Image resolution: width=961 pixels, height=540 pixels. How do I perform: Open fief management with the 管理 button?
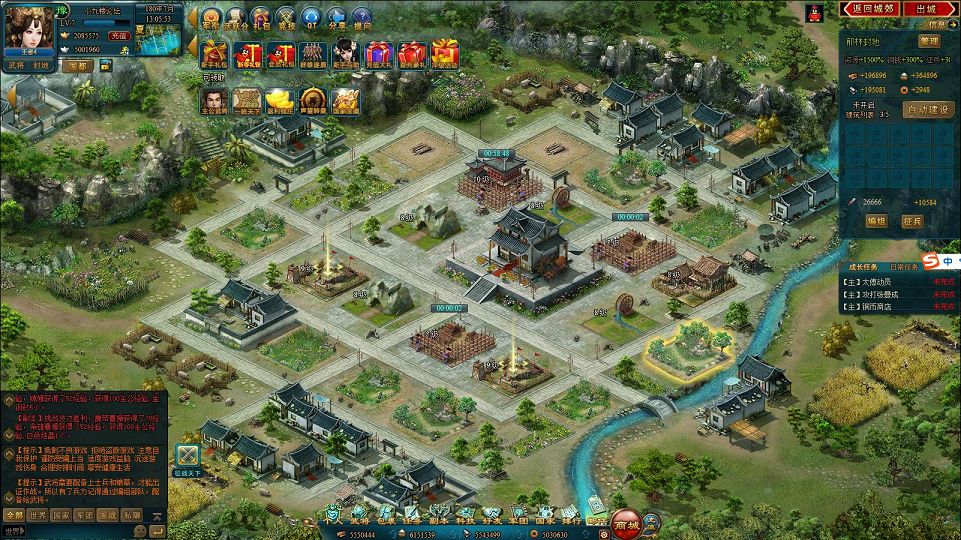tap(928, 42)
